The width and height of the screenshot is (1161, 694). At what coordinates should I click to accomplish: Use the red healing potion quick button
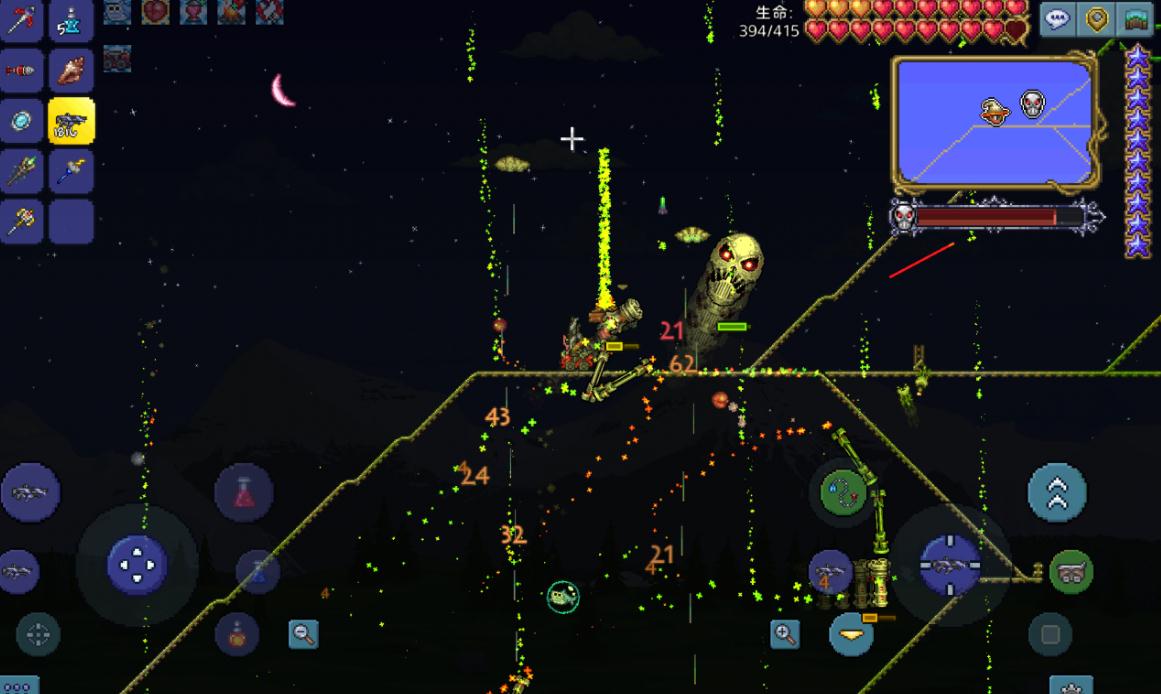pyautogui.click(x=244, y=492)
